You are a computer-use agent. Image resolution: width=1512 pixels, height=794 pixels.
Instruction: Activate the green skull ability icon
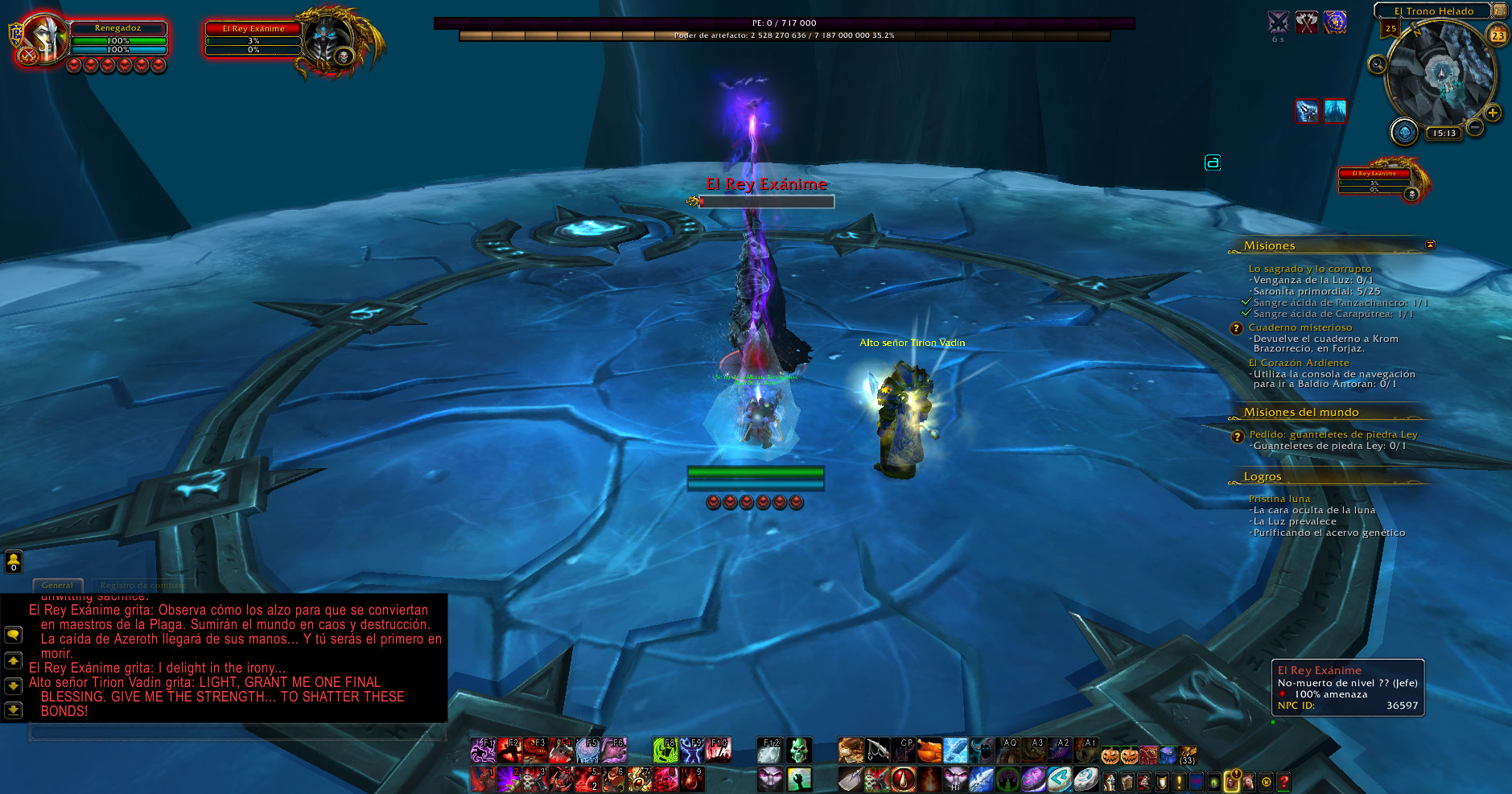click(x=798, y=751)
